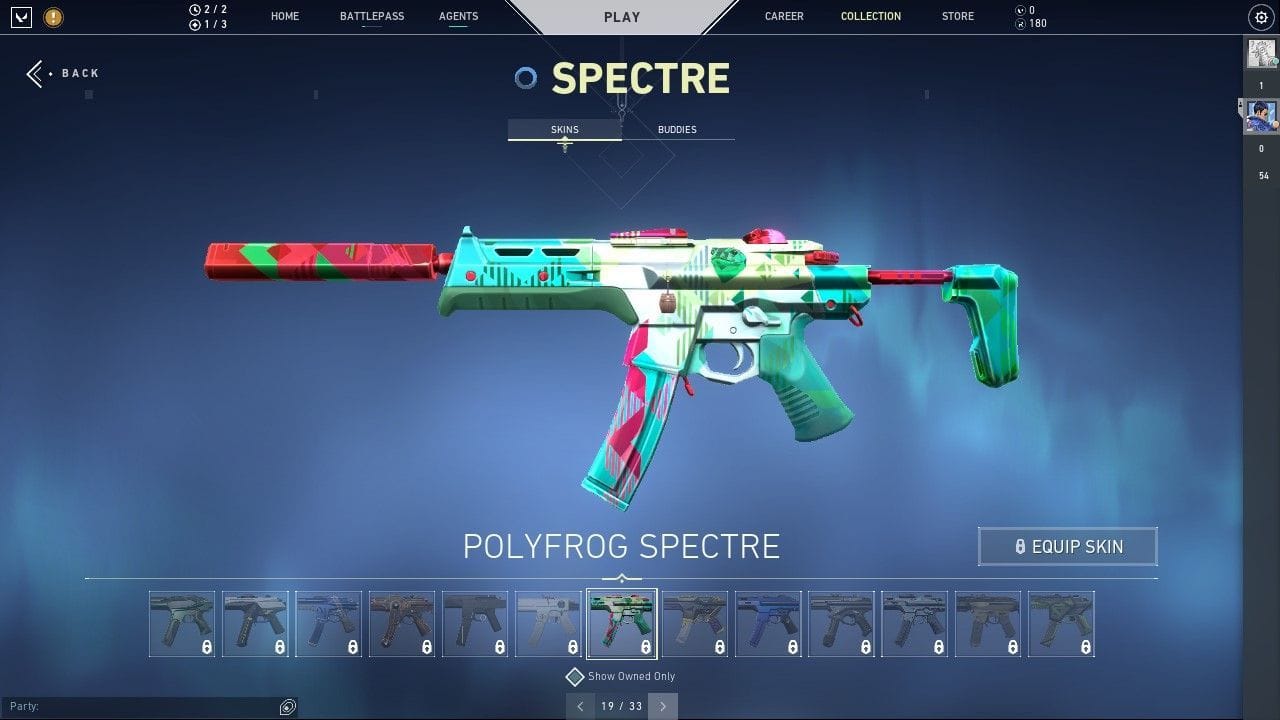
Task: Click the next page chevron below the skins
Action: point(663,706)
